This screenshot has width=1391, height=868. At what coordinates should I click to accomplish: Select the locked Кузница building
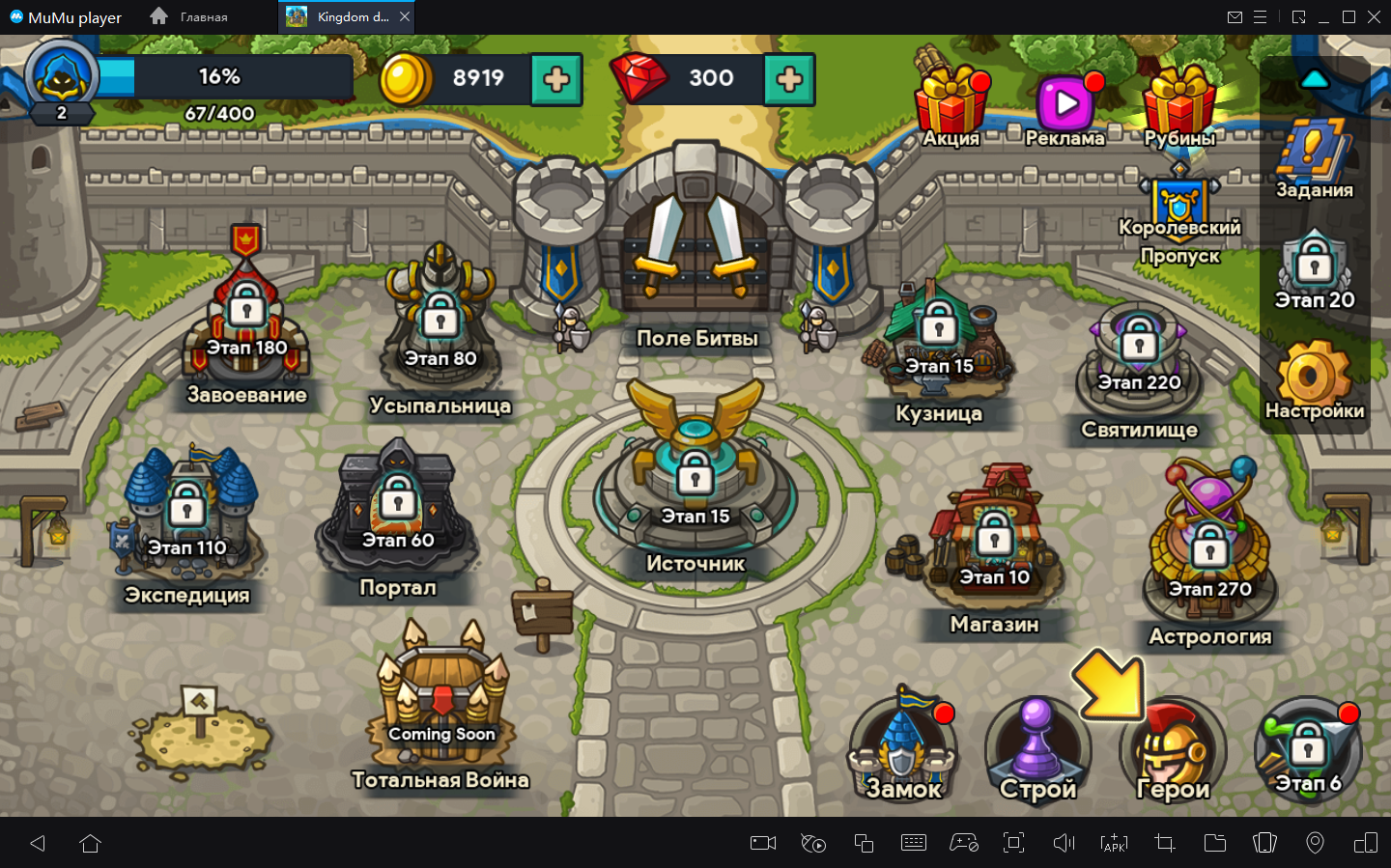(x=938, y=348)
